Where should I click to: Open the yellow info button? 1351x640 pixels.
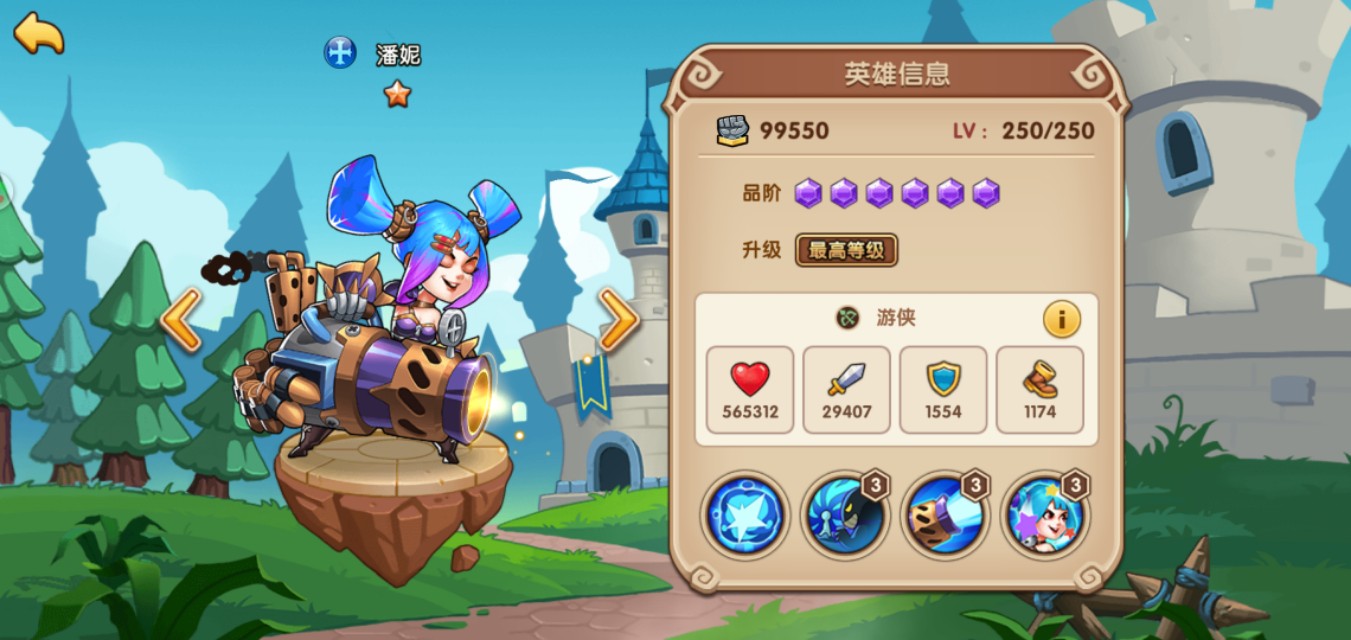[x=1061, y=319]
